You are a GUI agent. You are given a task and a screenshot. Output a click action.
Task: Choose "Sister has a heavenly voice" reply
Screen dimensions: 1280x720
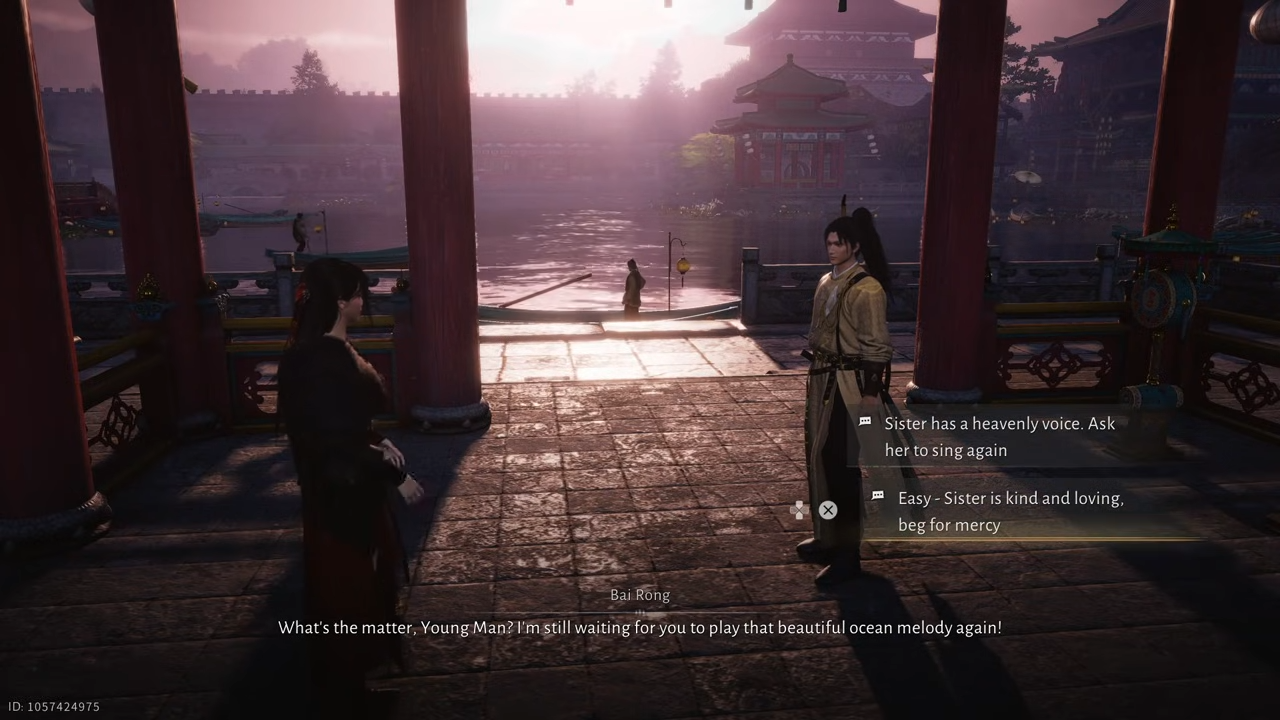(x=998, y=437)
